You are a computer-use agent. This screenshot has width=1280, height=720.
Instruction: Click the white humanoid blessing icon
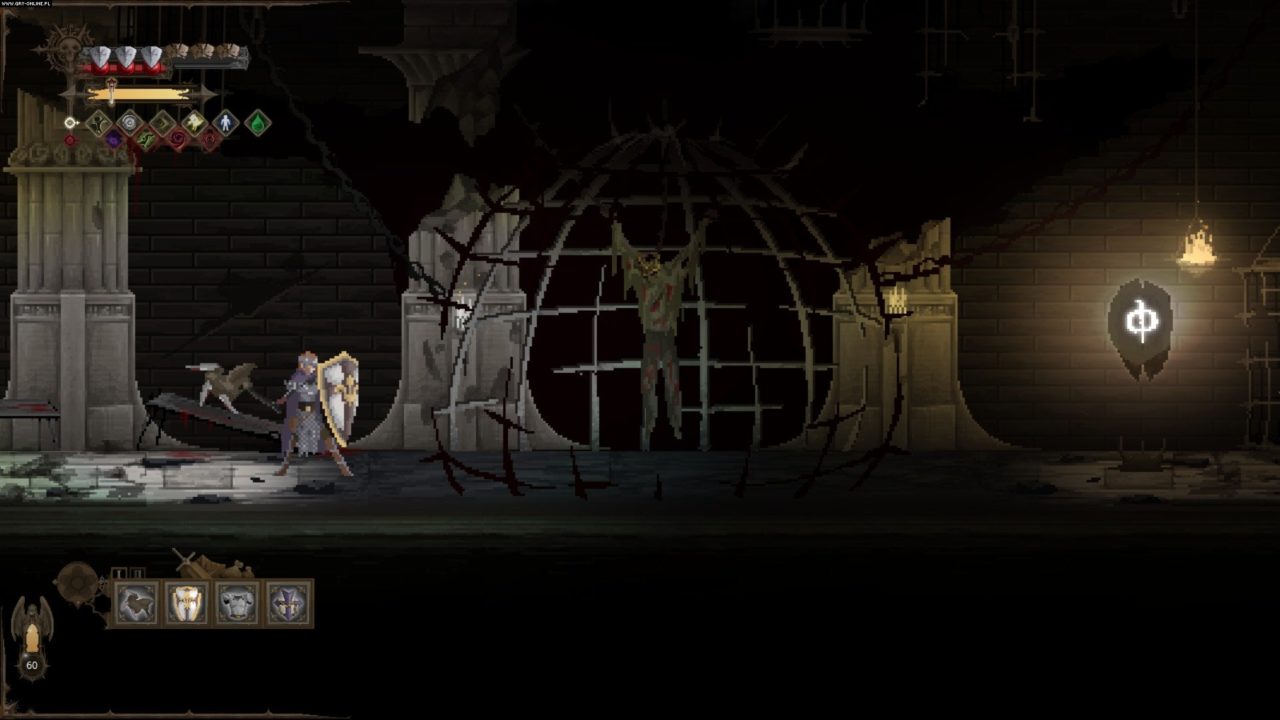pyautogui.click(x=225, y=124)
